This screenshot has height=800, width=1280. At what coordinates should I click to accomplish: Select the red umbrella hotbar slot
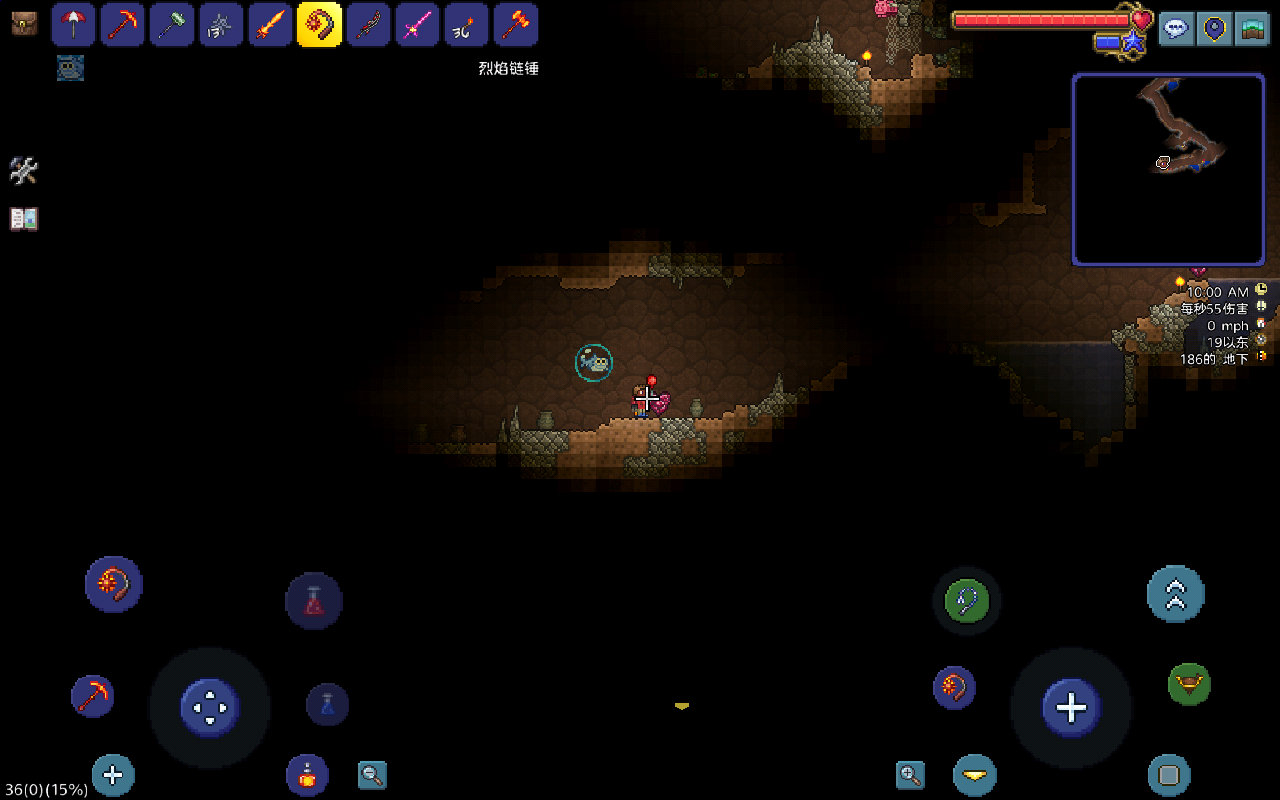click(73, 25)
